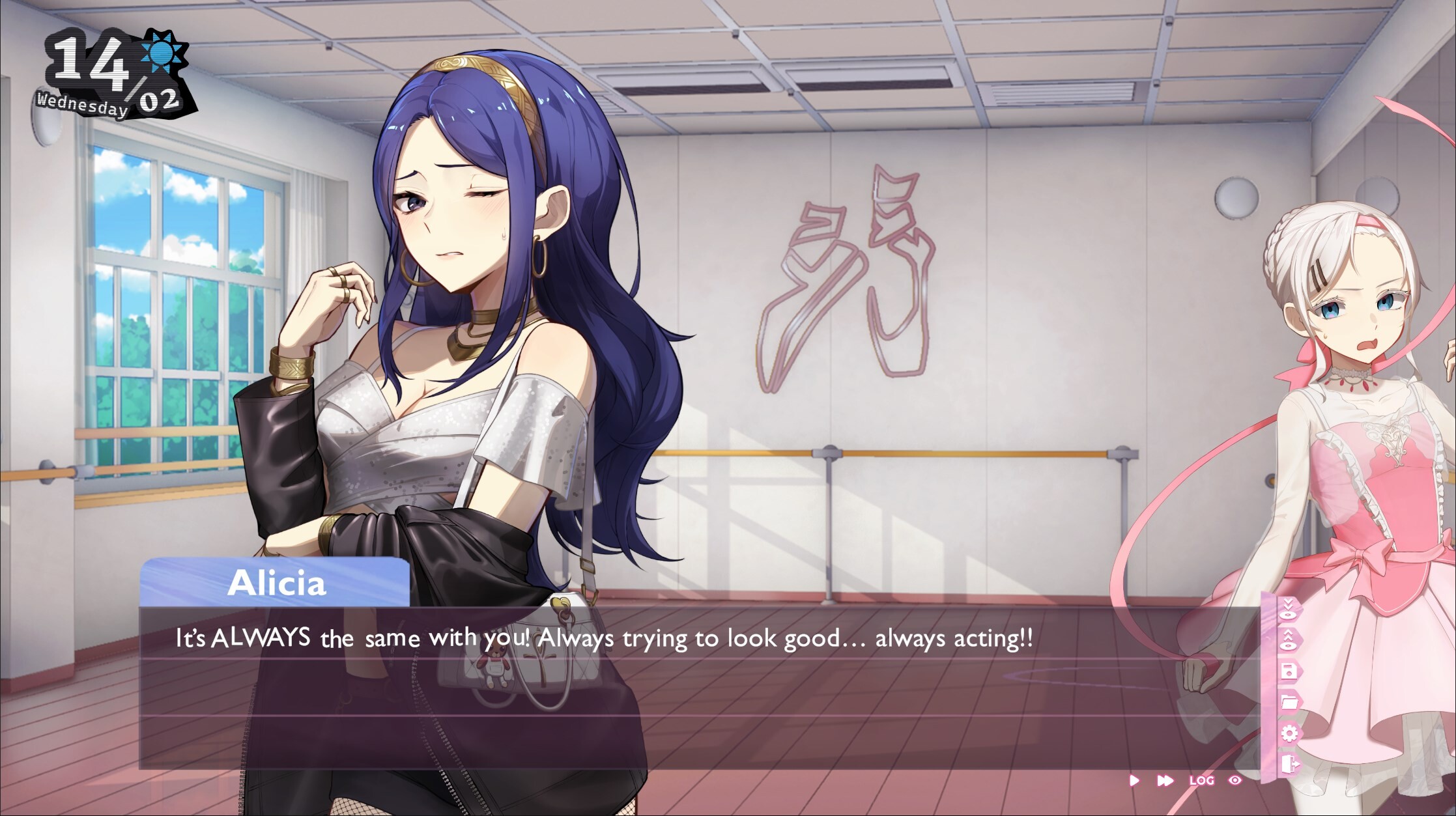Open the quick Save icon in the sidebar

click(1290, 671)
